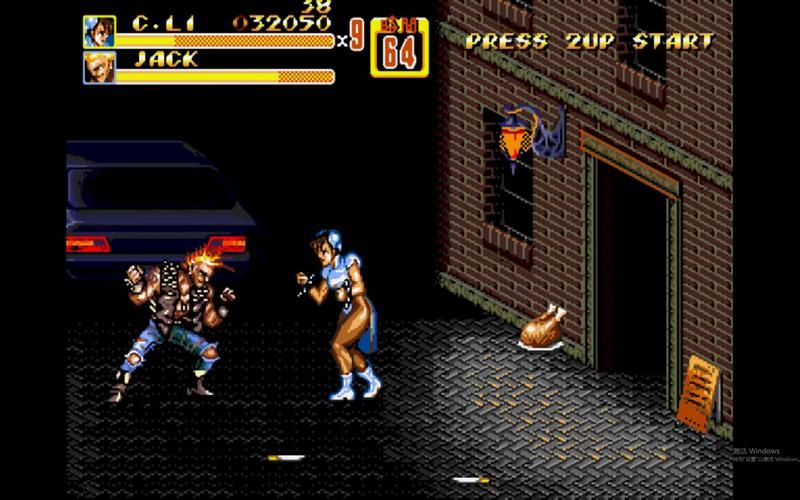
Task: Click the C.Li player portrait
Action: 98,31
